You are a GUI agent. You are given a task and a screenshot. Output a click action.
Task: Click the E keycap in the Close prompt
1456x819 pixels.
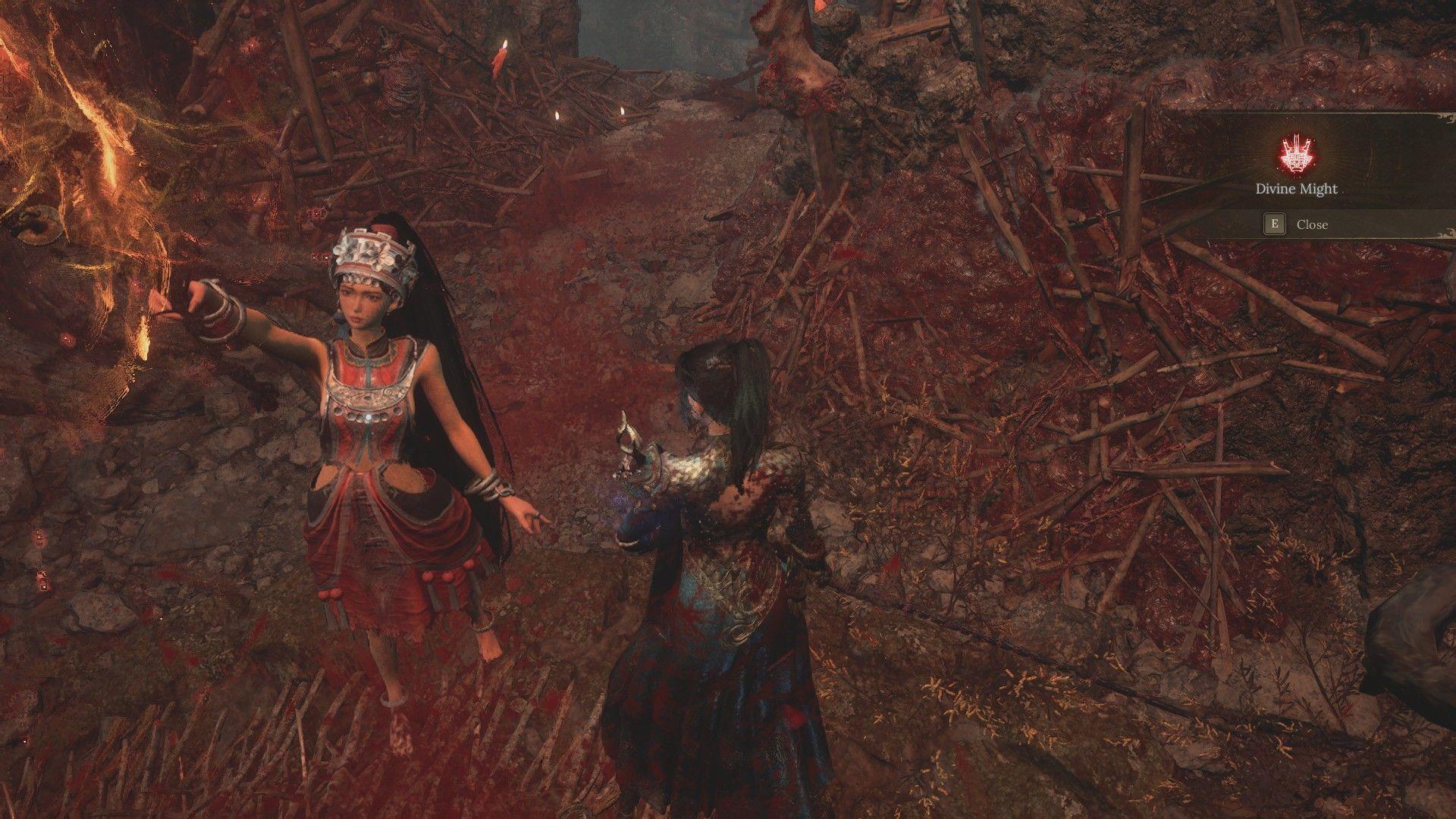[x=1275, y=224]
